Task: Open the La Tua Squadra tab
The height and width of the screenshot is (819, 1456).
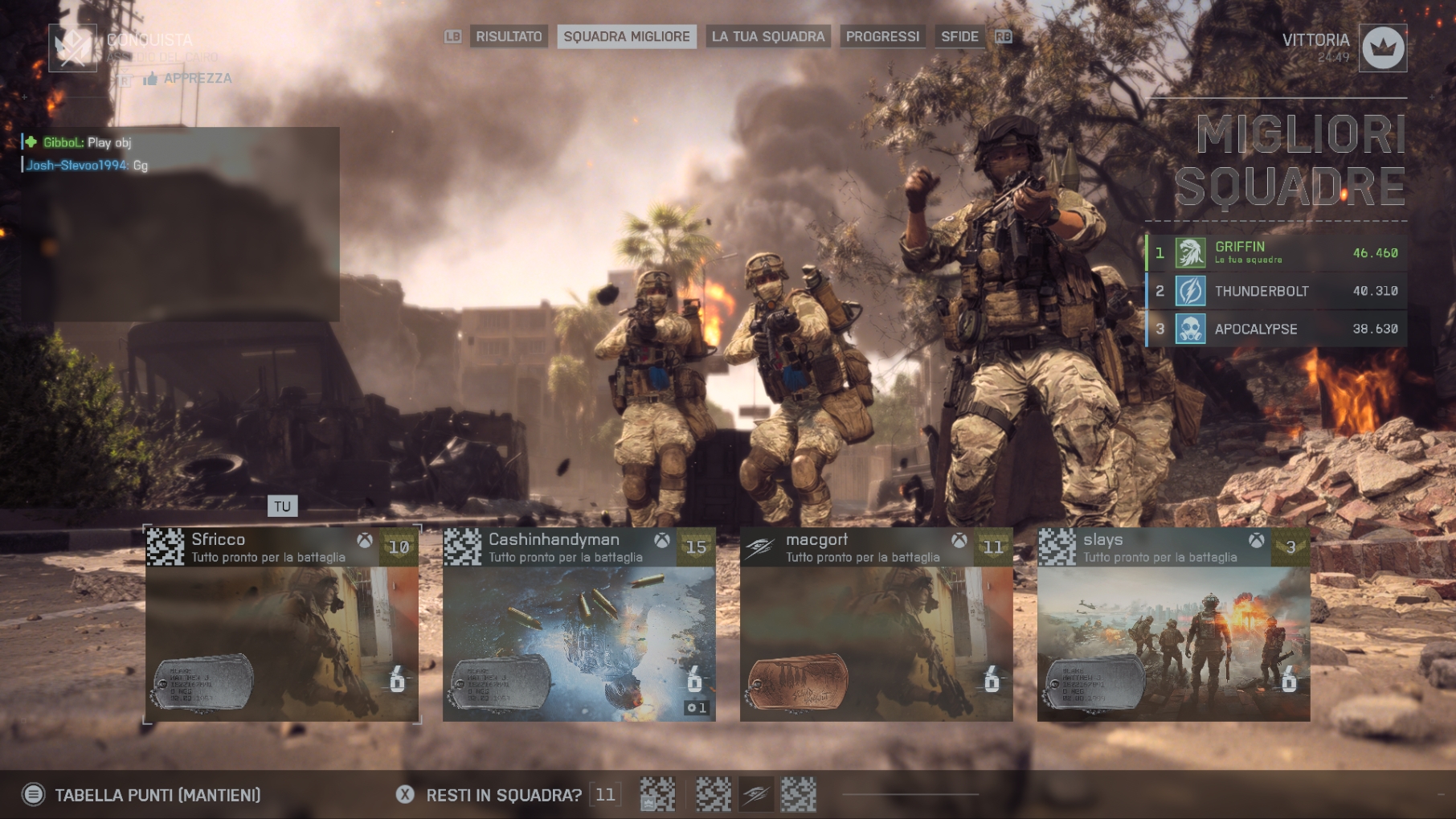Action: (x=767, y=37)
